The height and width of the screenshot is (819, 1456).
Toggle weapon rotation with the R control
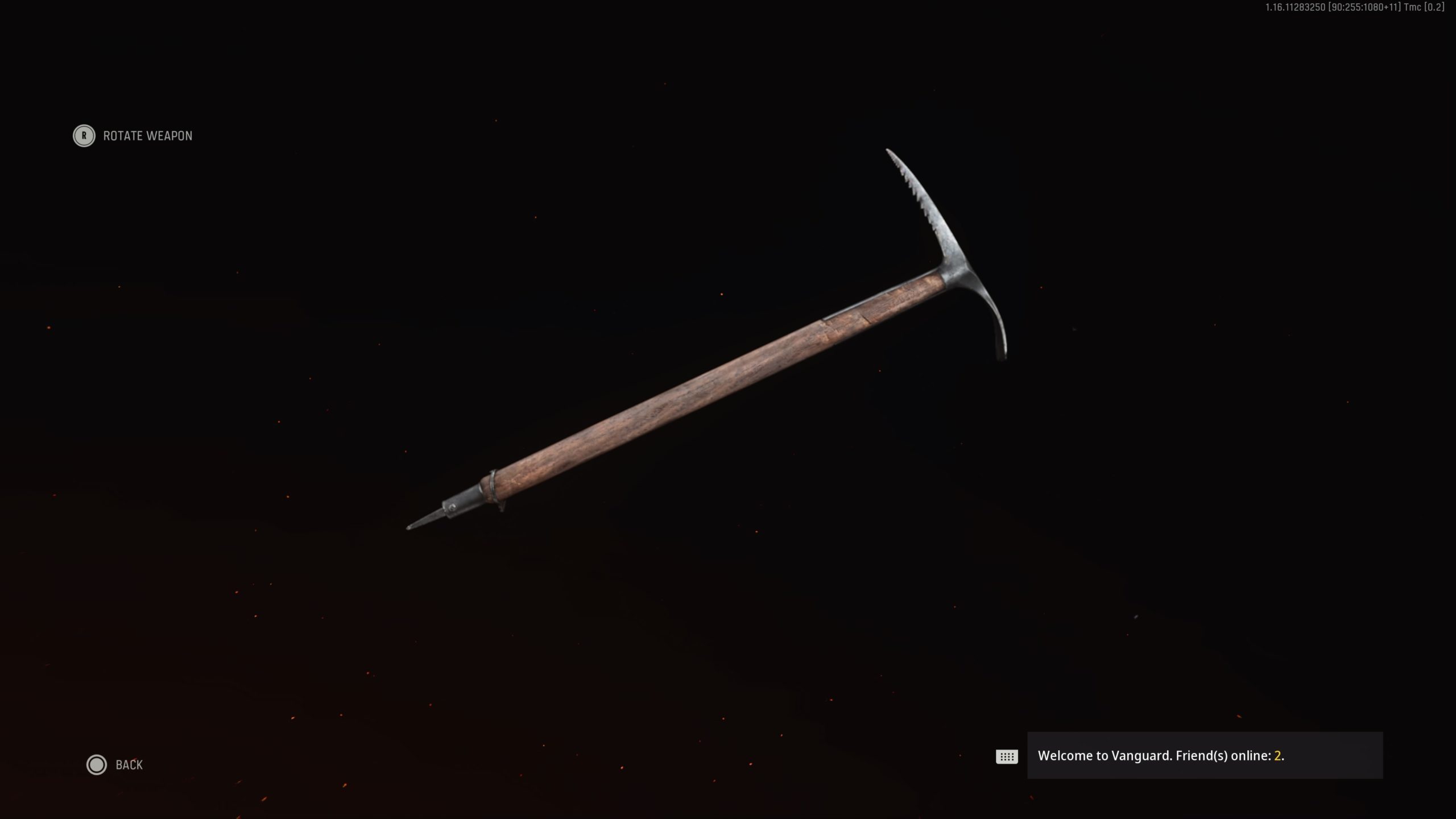click(x=84, y=136)
